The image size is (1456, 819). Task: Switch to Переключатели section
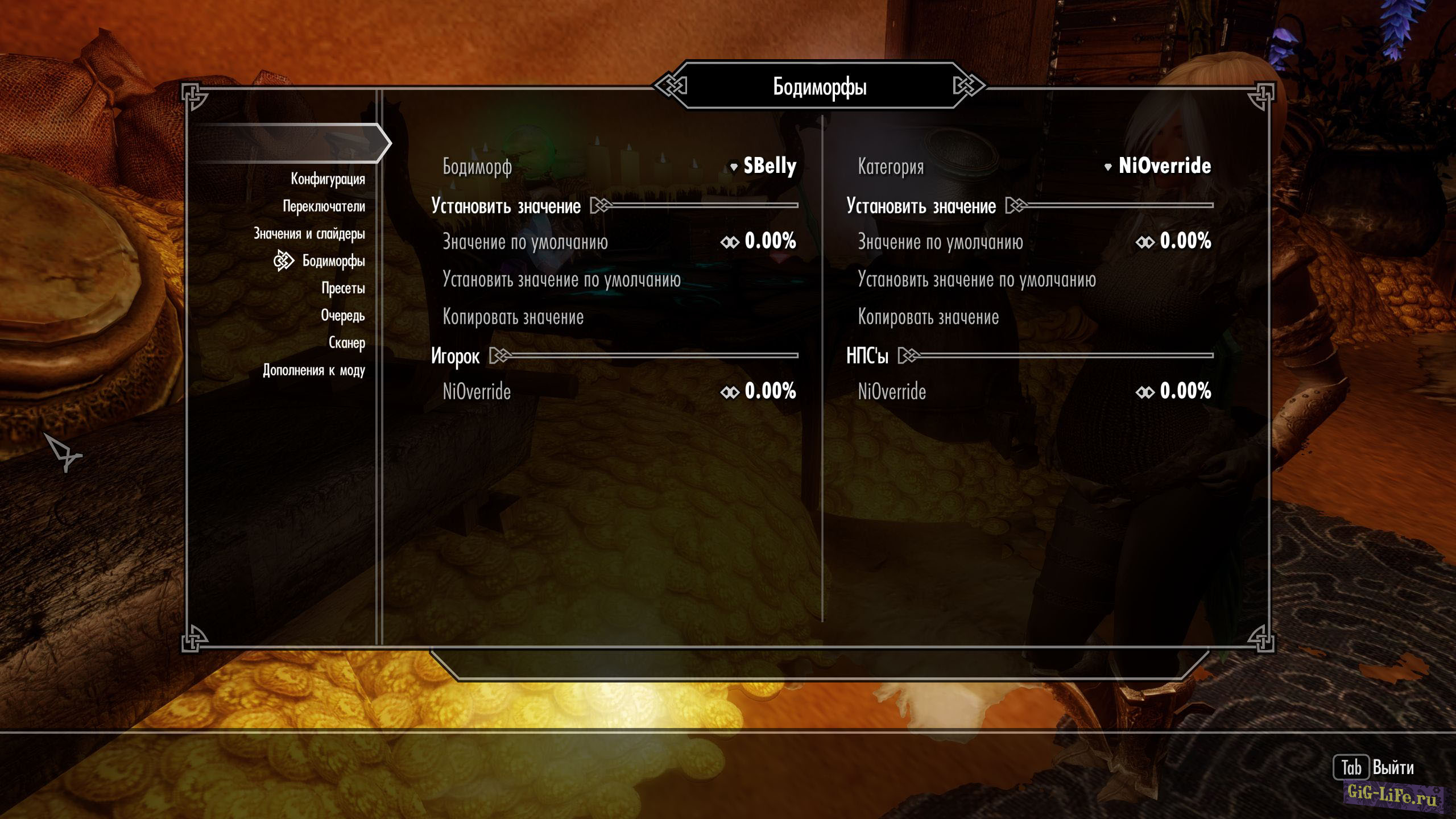coord(324,206)
